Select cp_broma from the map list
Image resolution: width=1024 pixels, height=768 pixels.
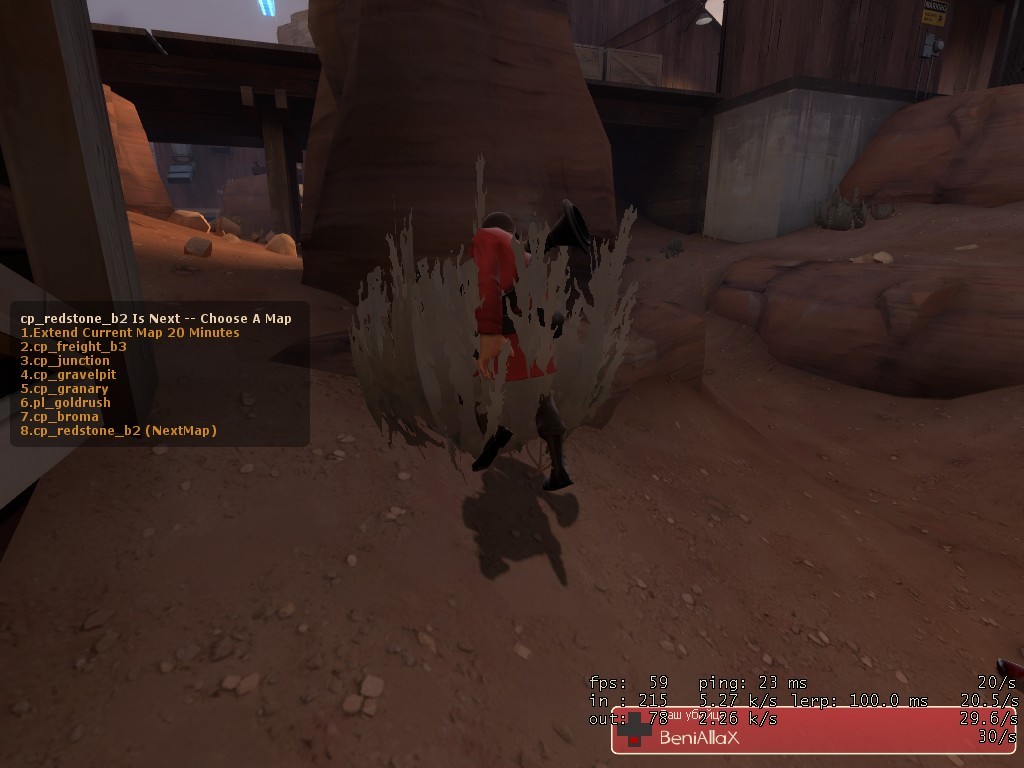pos(59,417)
